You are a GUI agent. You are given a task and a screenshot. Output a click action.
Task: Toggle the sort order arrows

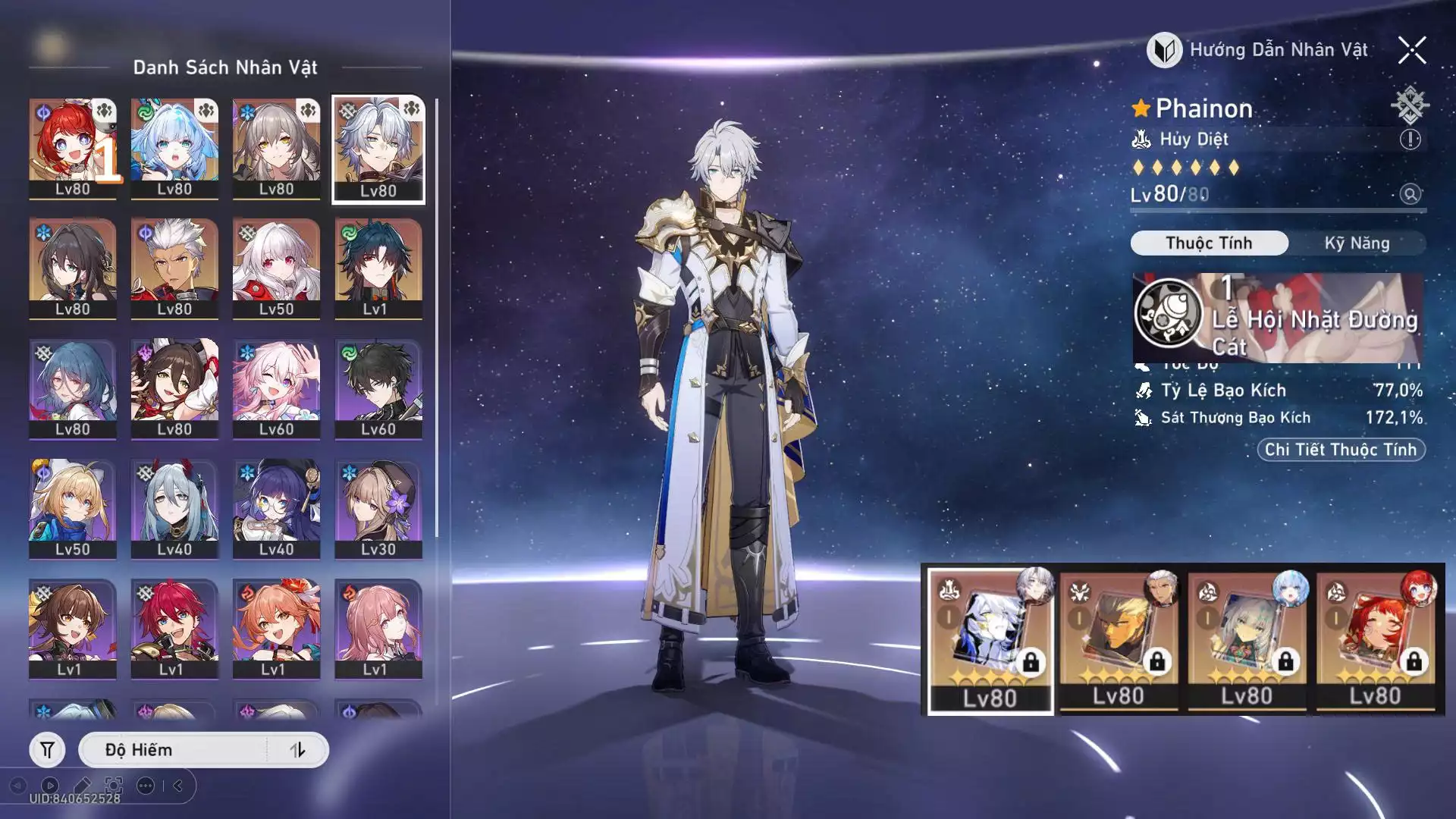297,750
